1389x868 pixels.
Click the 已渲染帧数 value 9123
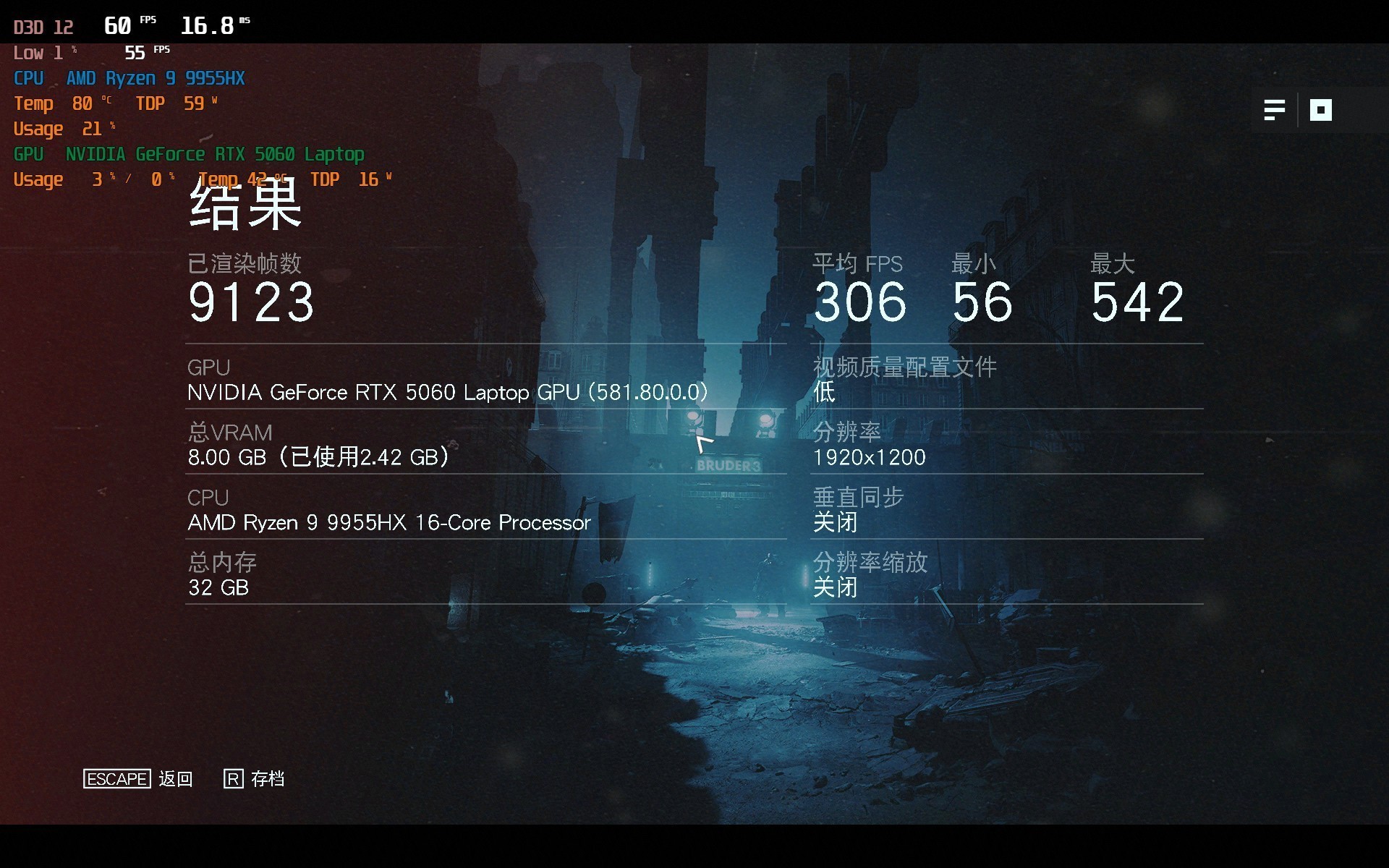tap(250, 301)
